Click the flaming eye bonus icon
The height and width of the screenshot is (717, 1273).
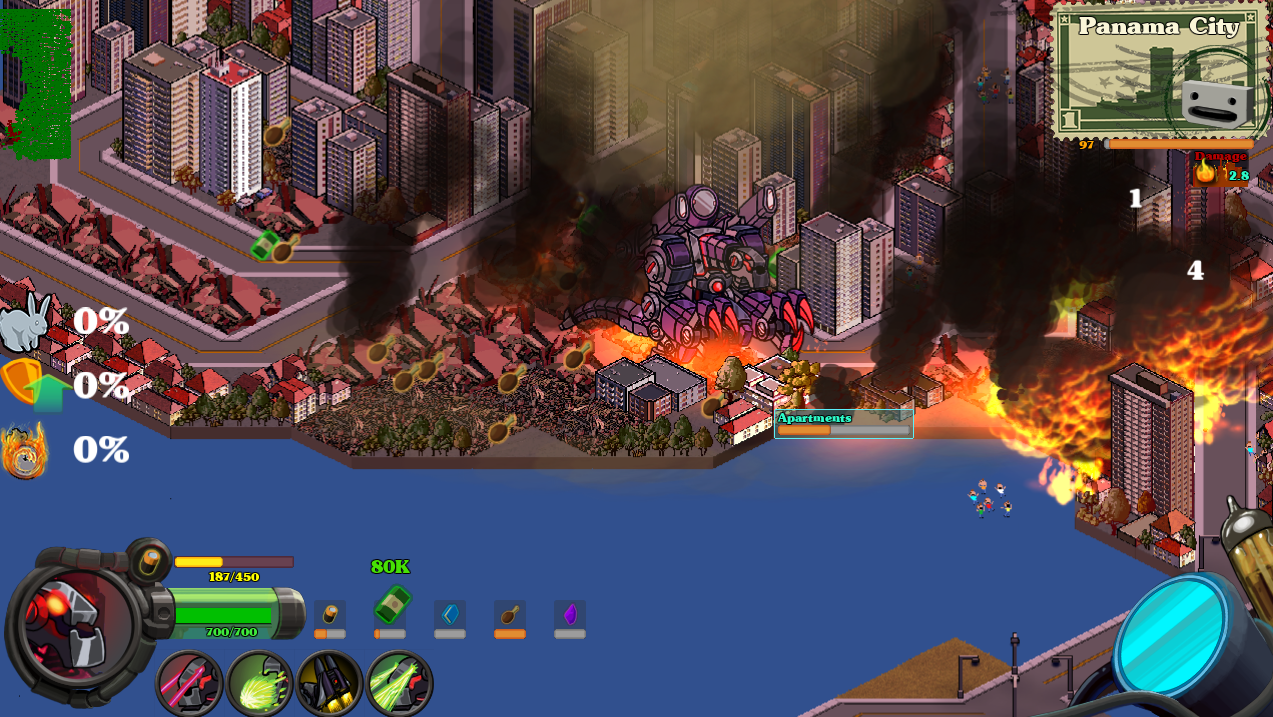[x=25, y=451]
